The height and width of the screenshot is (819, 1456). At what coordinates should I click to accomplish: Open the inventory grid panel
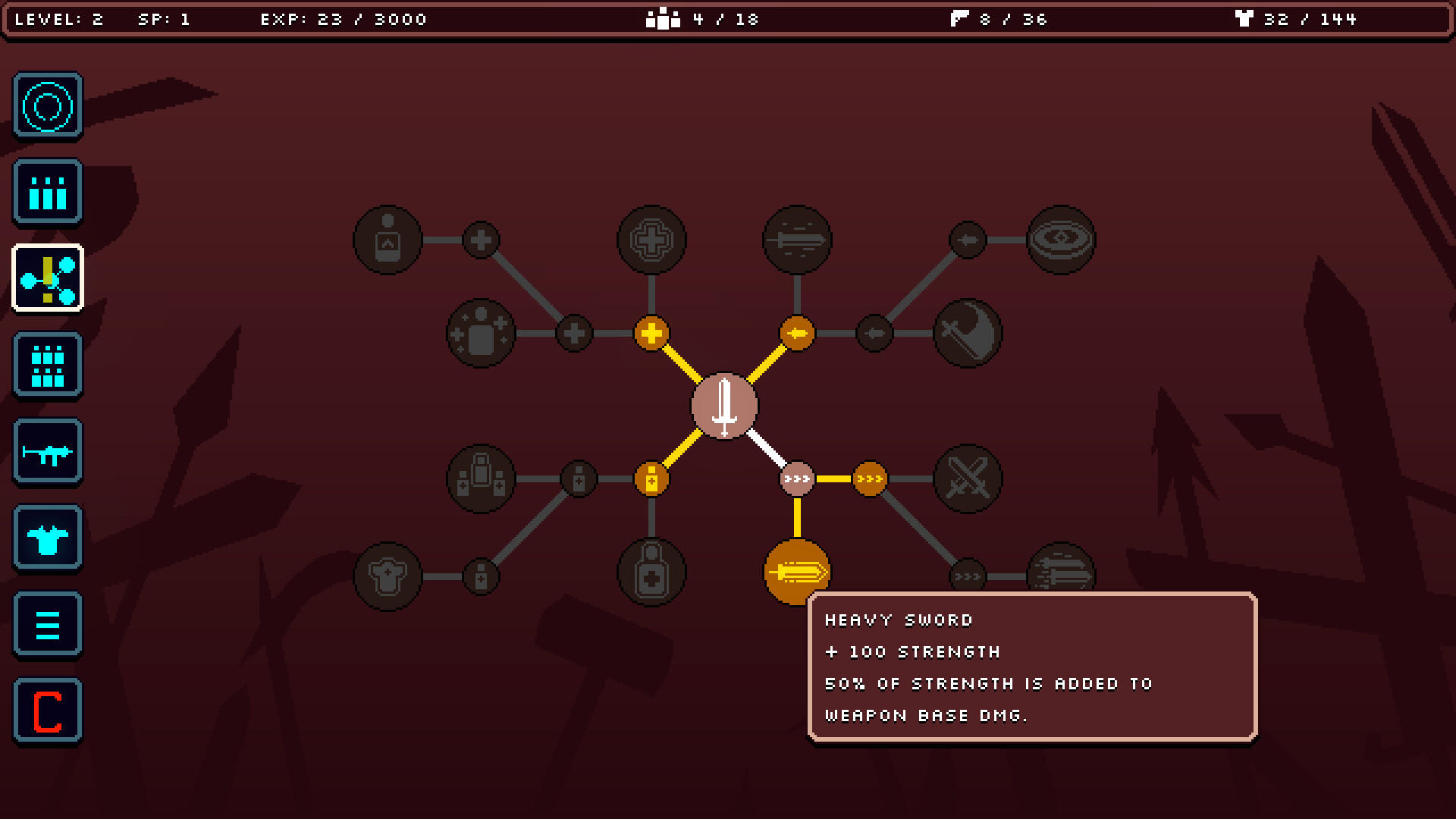tap(47, 365)
